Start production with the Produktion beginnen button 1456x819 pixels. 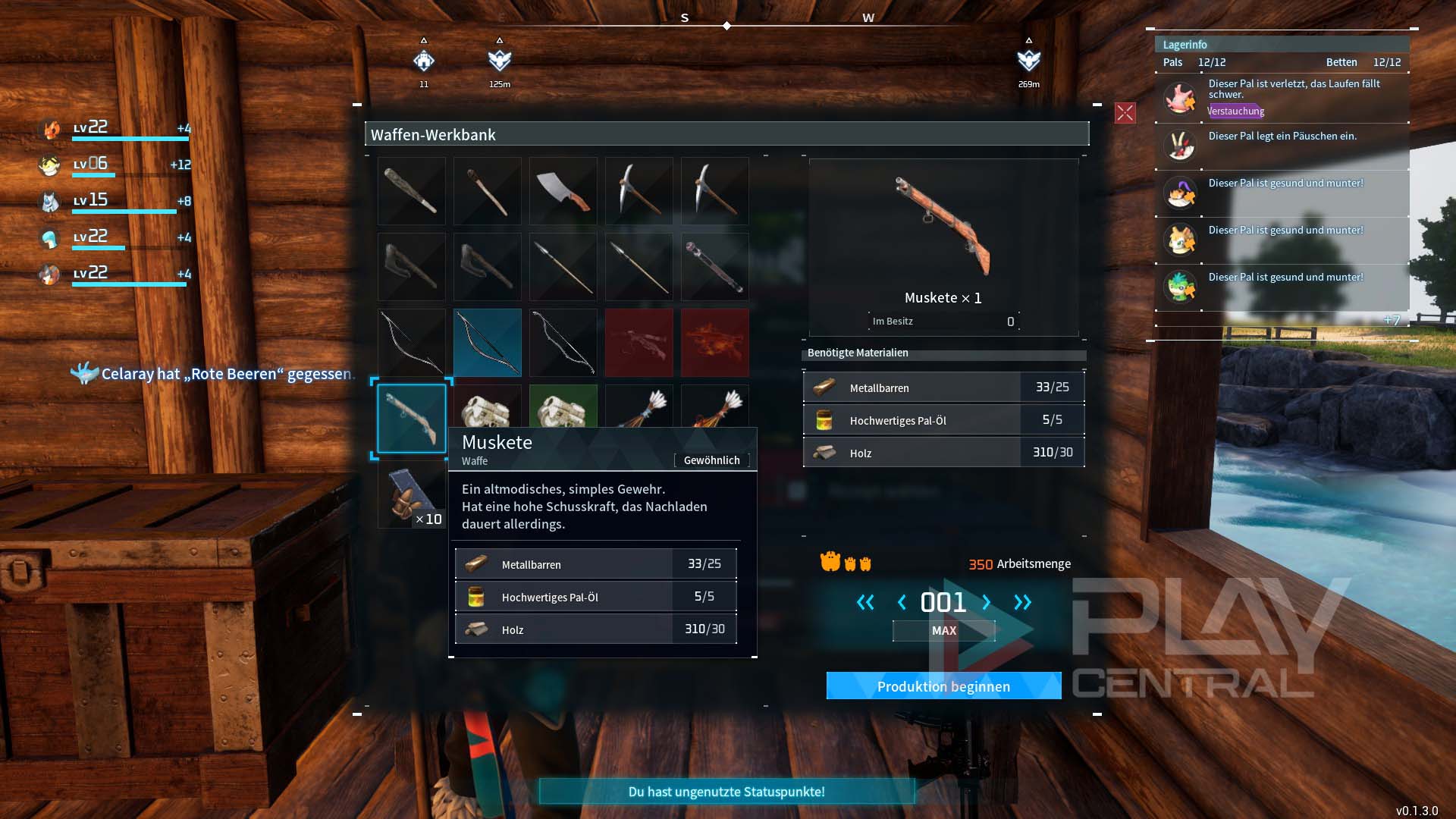click(x=943, y=686)
